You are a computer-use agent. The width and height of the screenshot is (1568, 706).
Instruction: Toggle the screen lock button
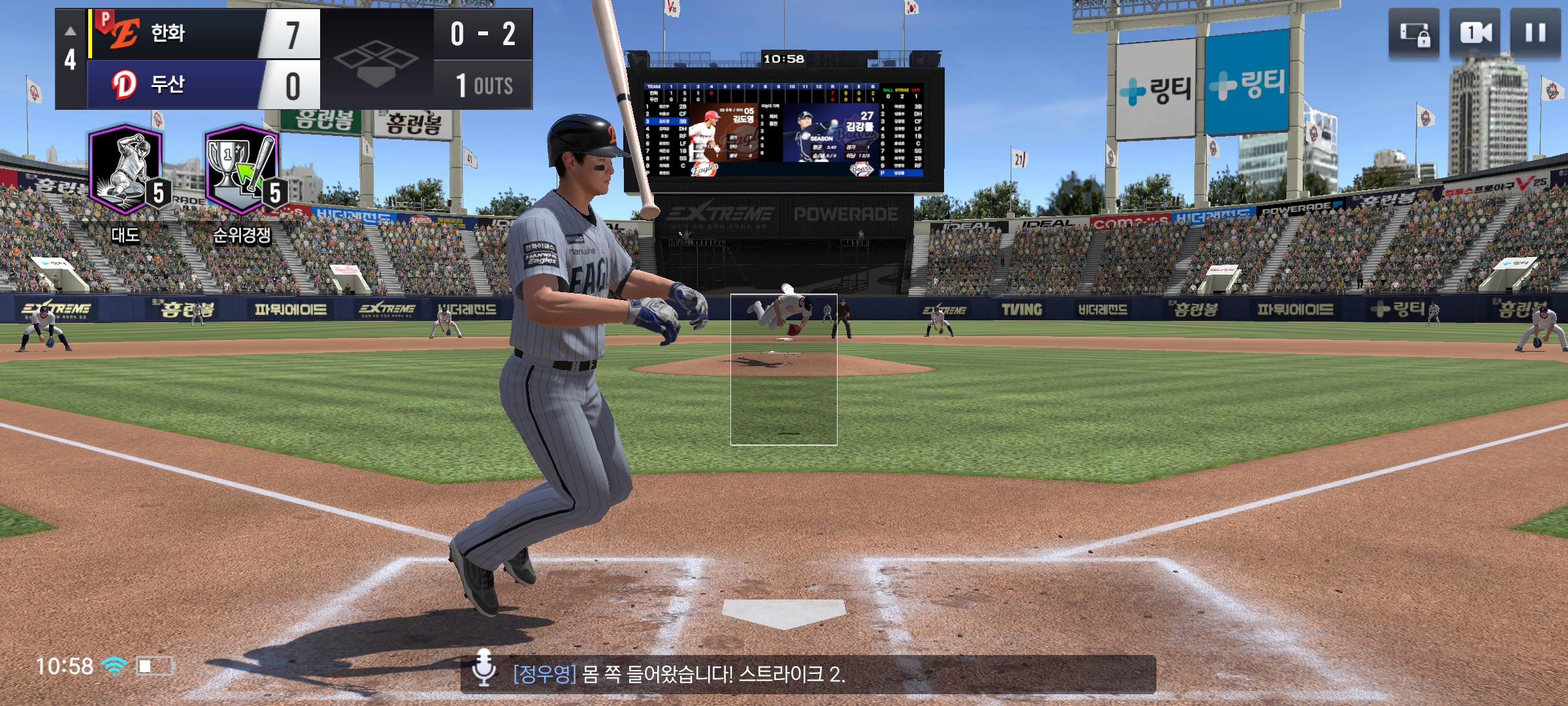pos(1414,33)
